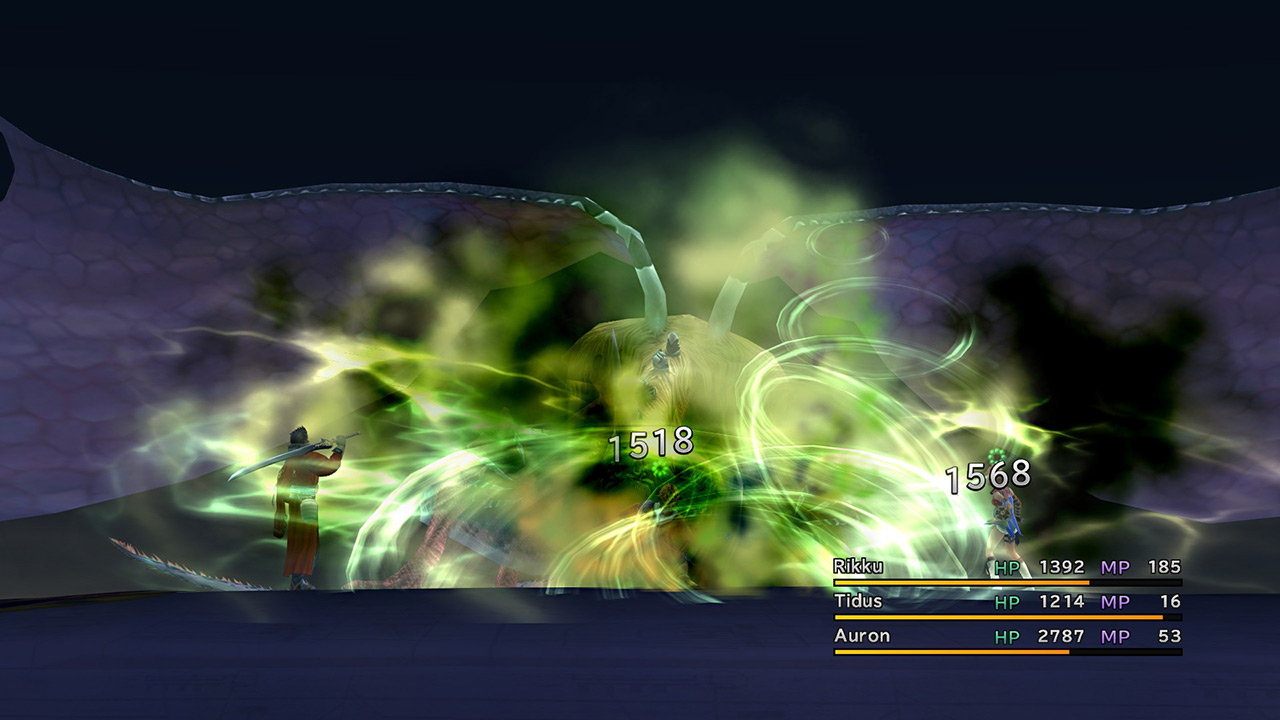Screen dimensions: 1280x720
Task: Pick Auron's party status row
Action: click(1006, 636)
